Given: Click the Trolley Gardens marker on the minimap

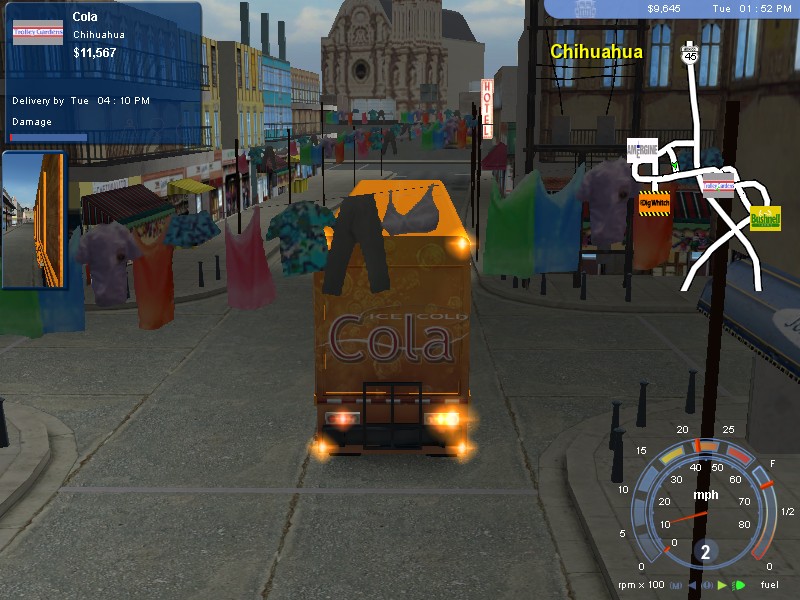Looking at the screenshot, I should (718, 185).
